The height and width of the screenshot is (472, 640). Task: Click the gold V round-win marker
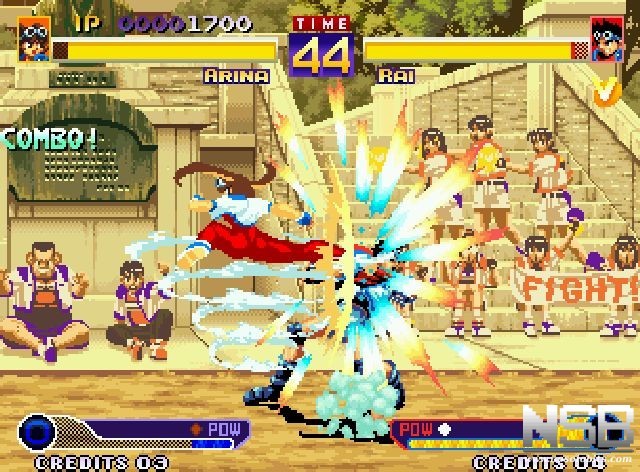[x=603, y=90]
